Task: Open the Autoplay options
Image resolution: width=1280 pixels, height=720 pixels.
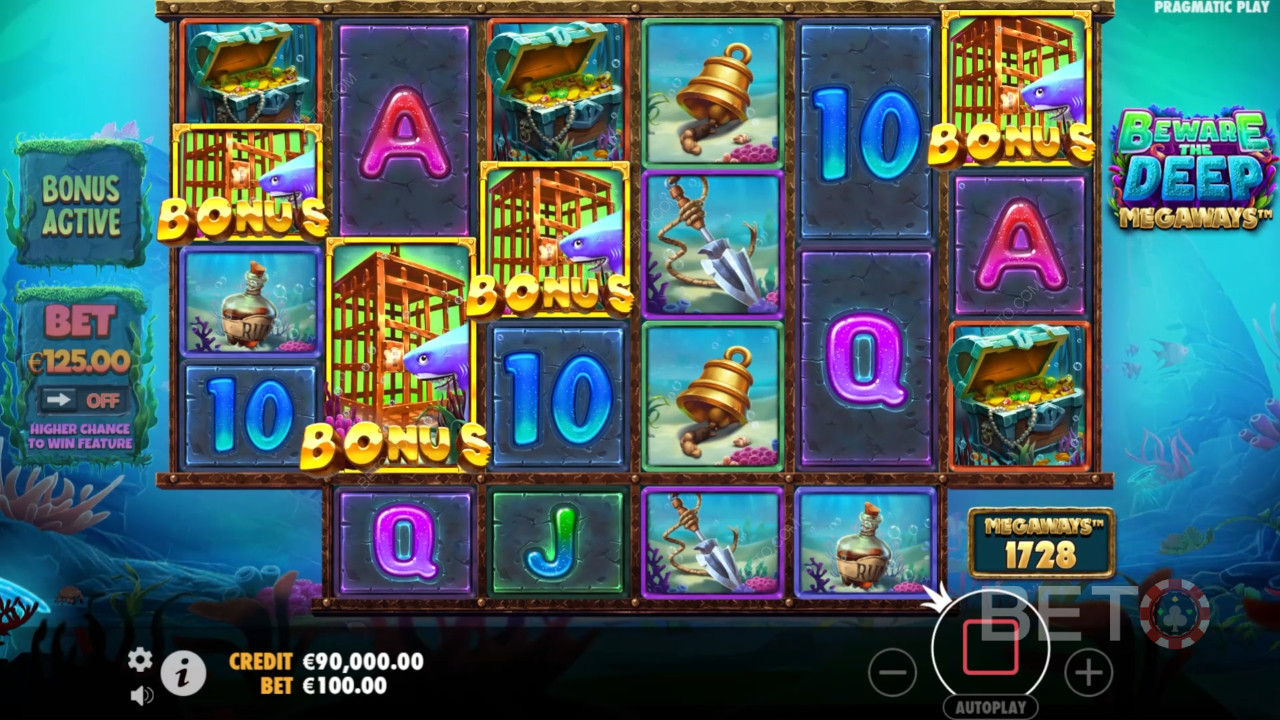Action: click(x=990, y=707)
